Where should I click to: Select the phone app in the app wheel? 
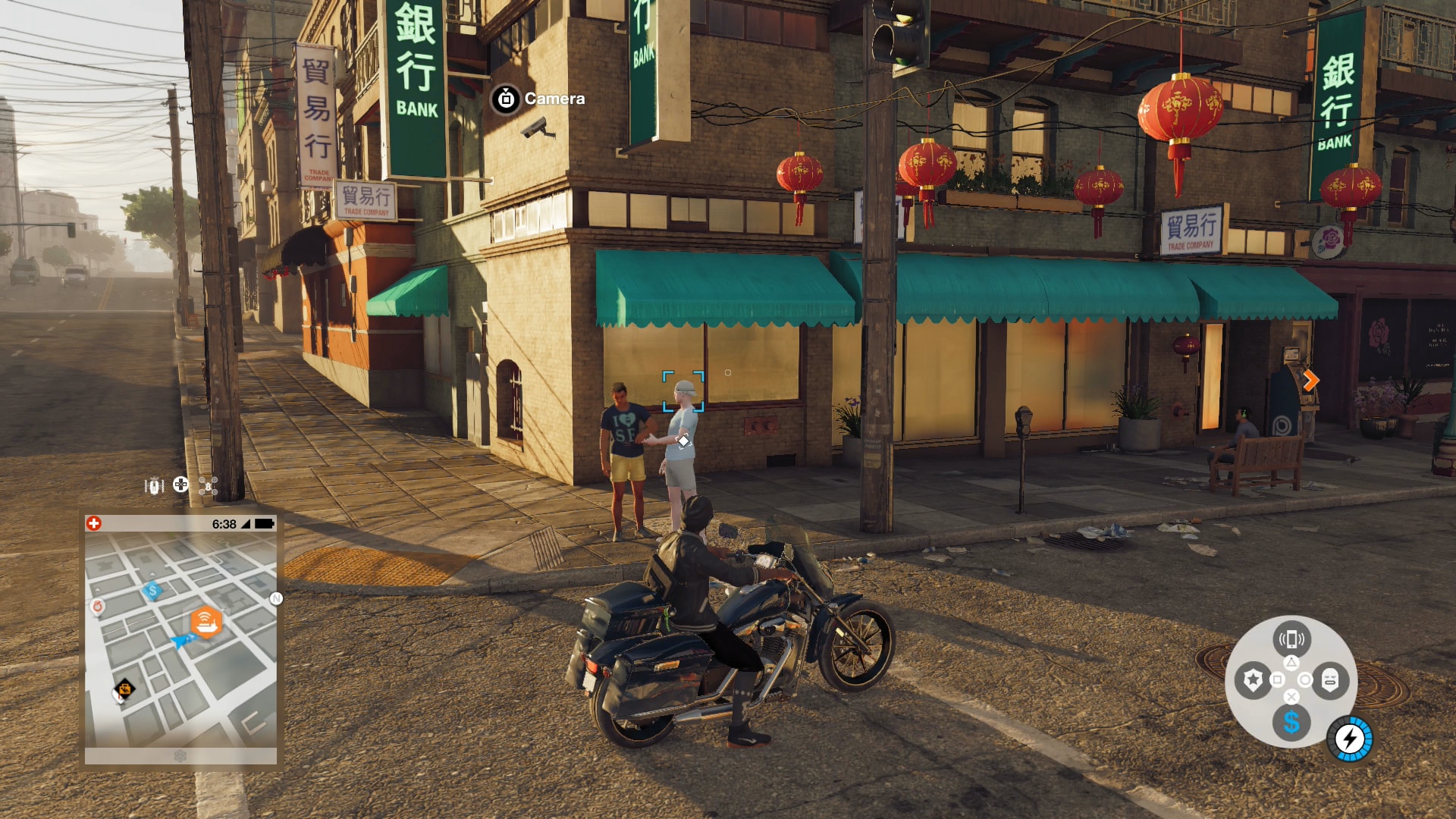coord(1293,639)
